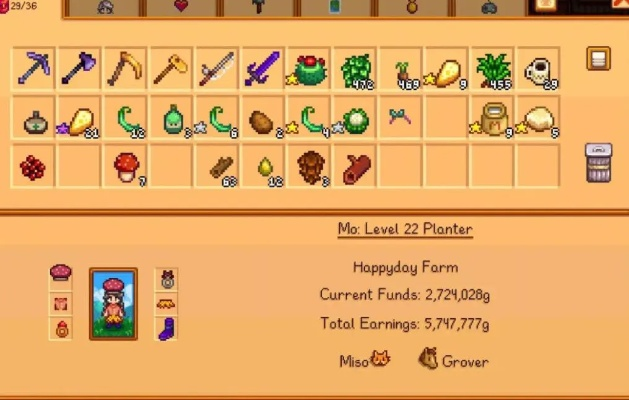Select the red mushroom stack
The image size is (629, 400).
pos(127,166)
